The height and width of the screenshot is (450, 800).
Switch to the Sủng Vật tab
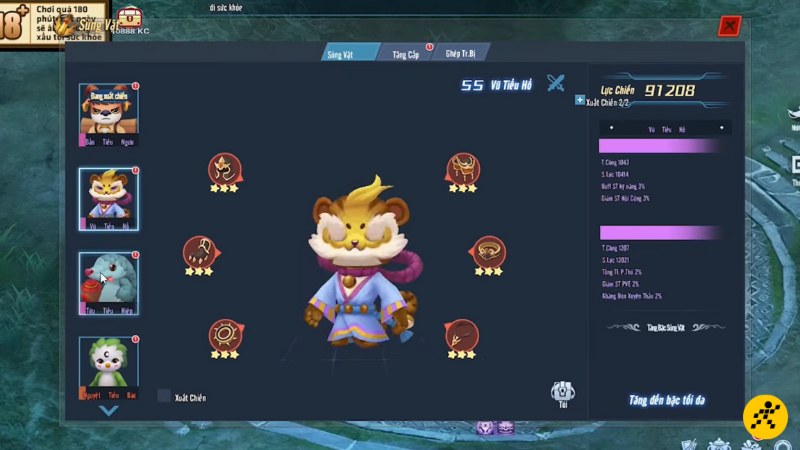tap(348, 53)
